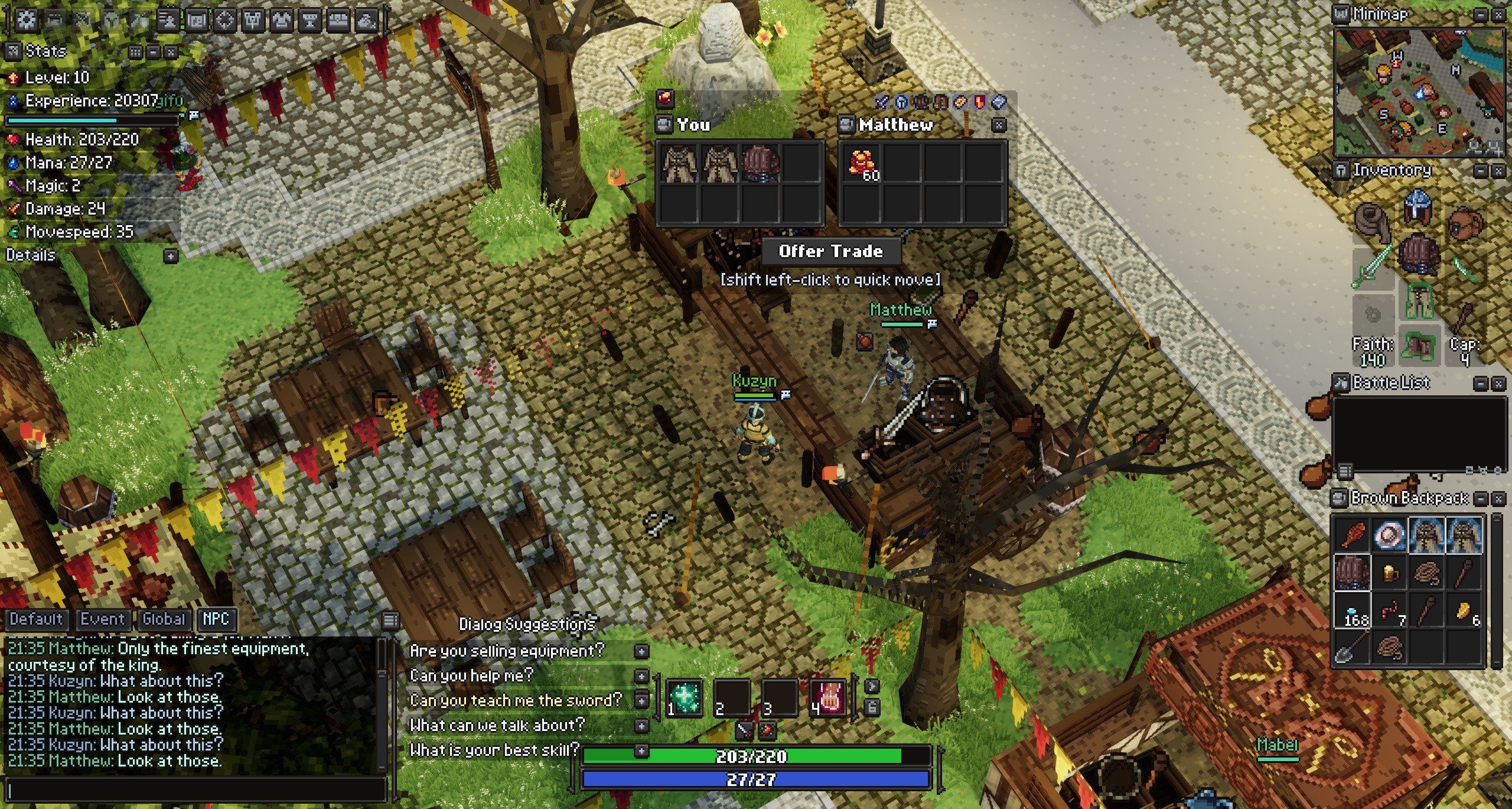Close the Matthew trade window
Screen dimensions: 1512x809
point(998,125)
